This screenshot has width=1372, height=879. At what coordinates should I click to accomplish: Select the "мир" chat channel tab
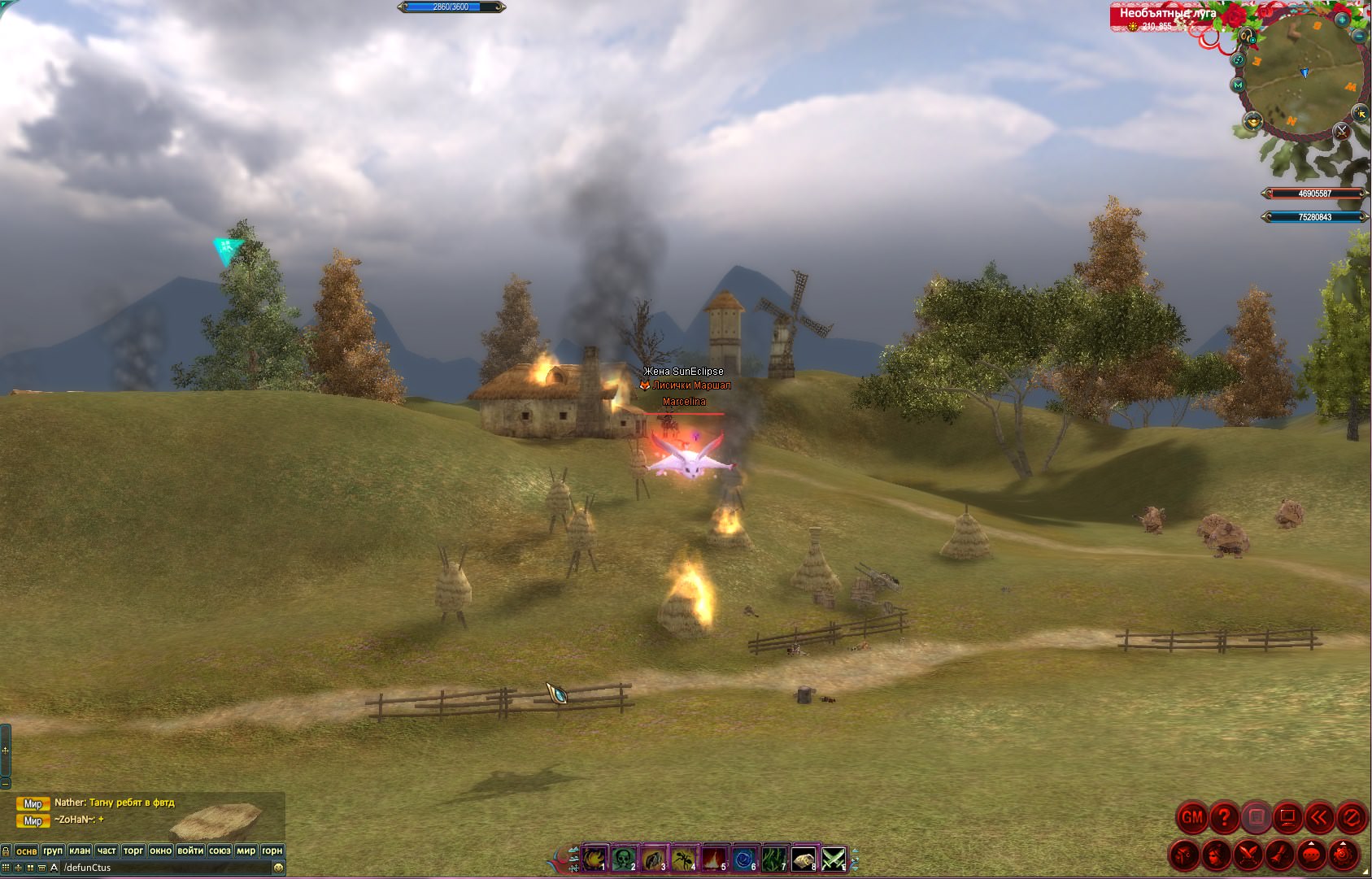point(246,851)
